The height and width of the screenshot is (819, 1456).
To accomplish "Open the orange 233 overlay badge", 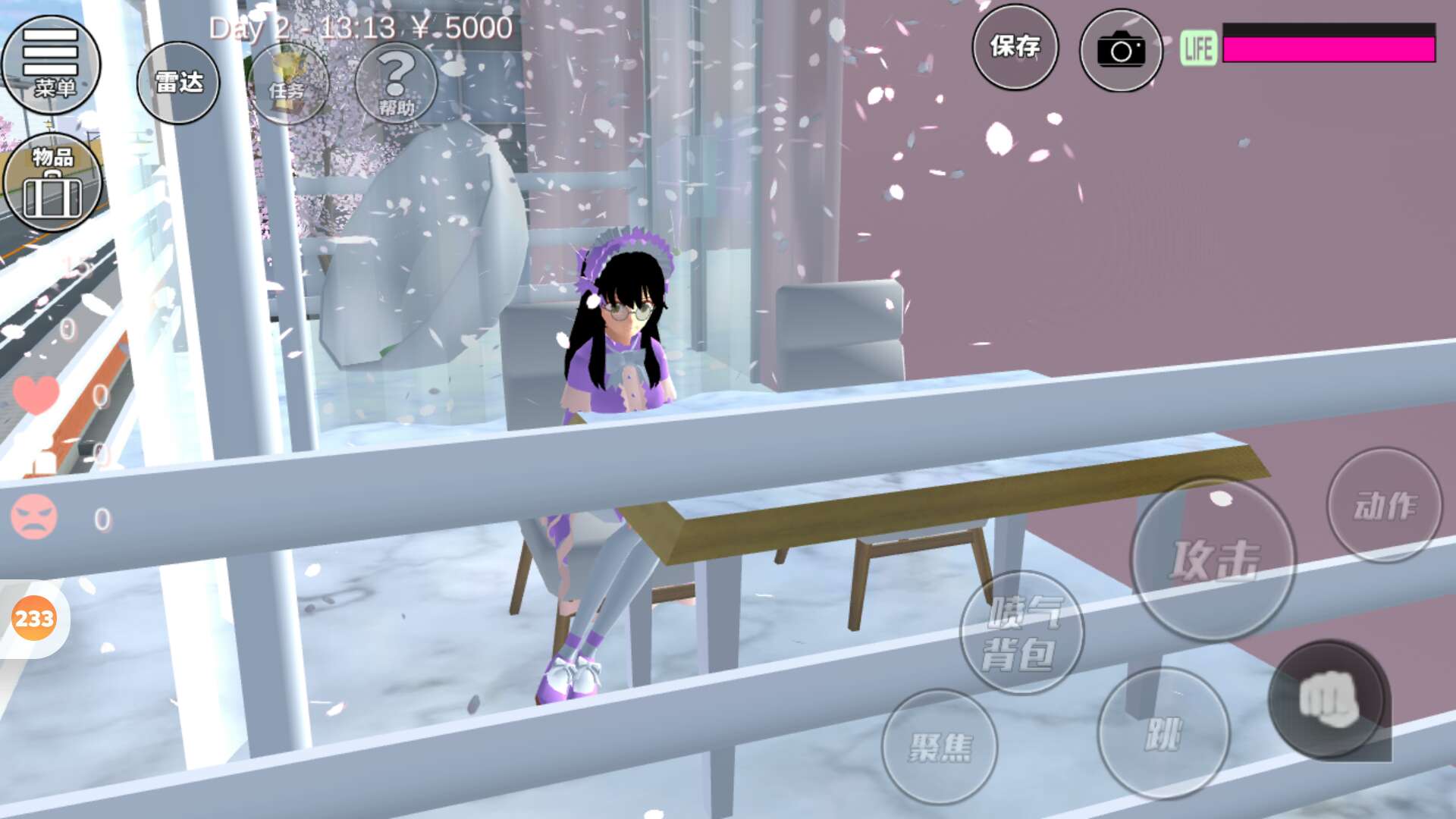I will click(34, 619).
